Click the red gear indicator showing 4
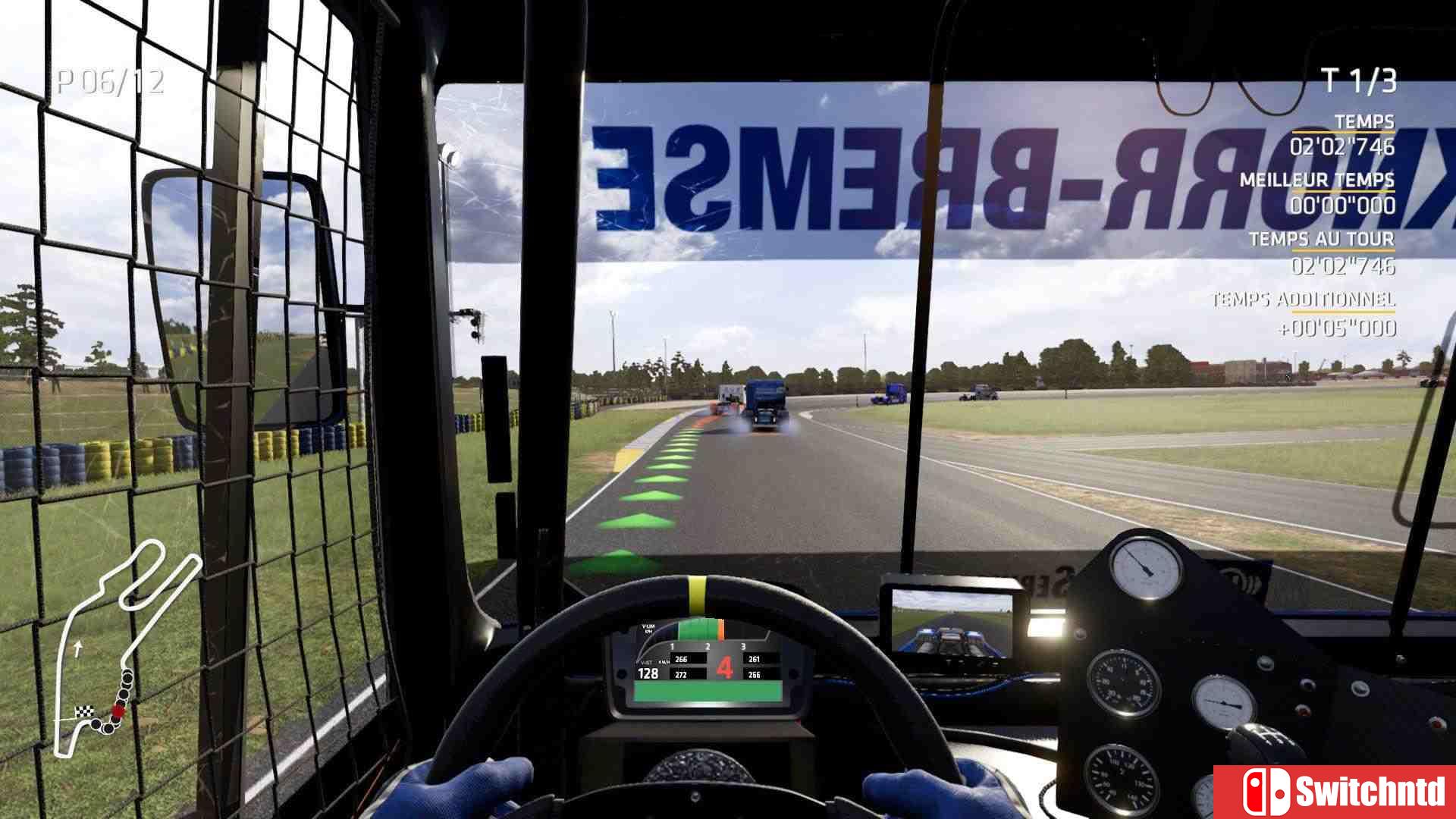The height and width of the screenshot is (819, 1456). tap(724, 666)
